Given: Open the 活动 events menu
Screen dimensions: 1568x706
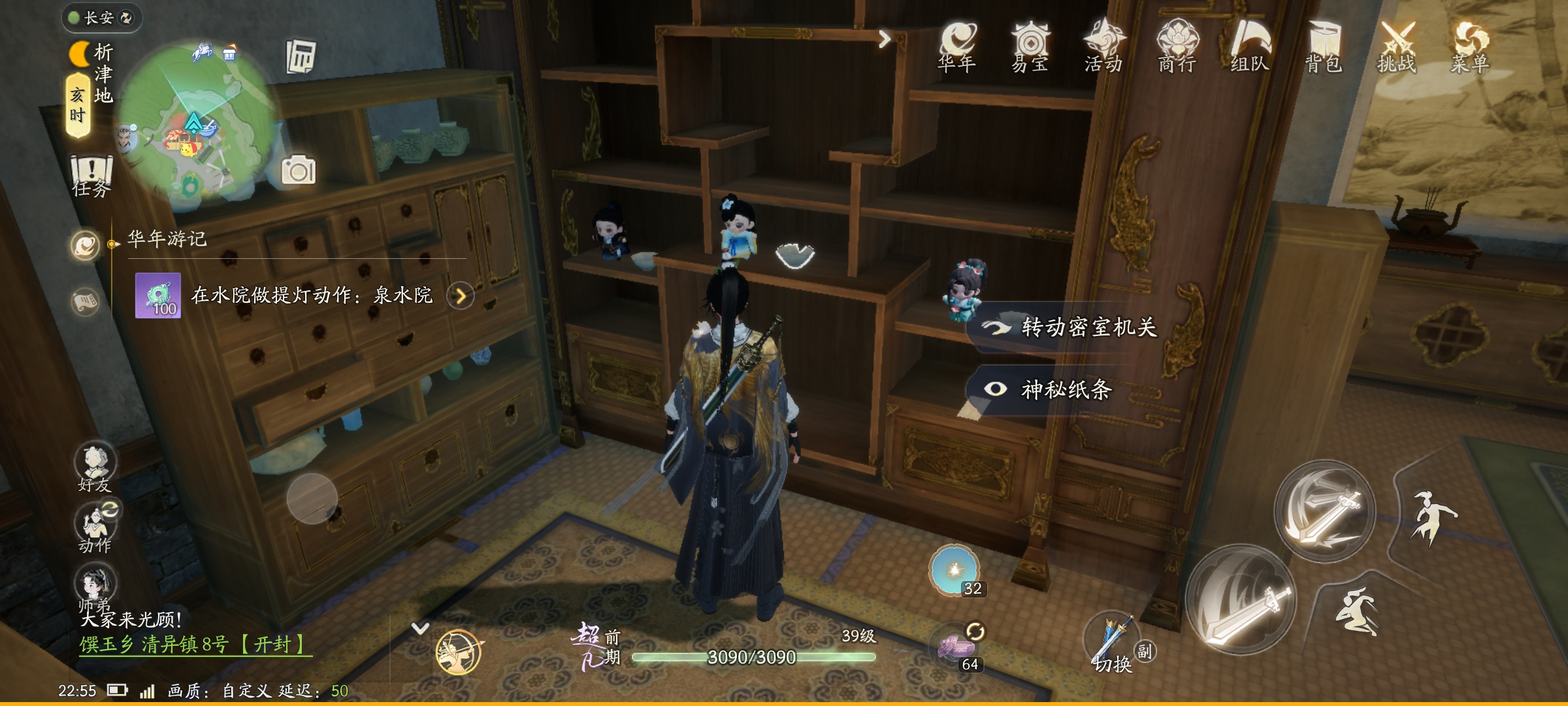Looking at the screenshot, I should [x=1103, y=46].
